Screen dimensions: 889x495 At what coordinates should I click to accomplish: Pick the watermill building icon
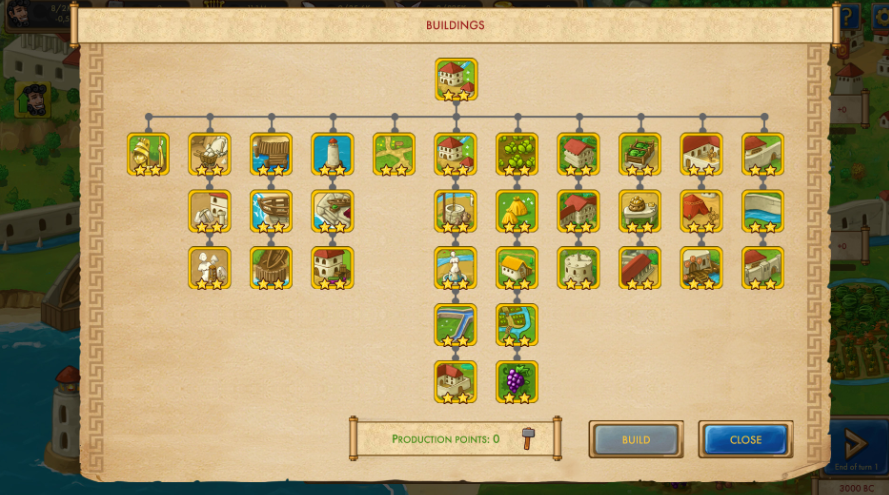(x=701, y=268)
